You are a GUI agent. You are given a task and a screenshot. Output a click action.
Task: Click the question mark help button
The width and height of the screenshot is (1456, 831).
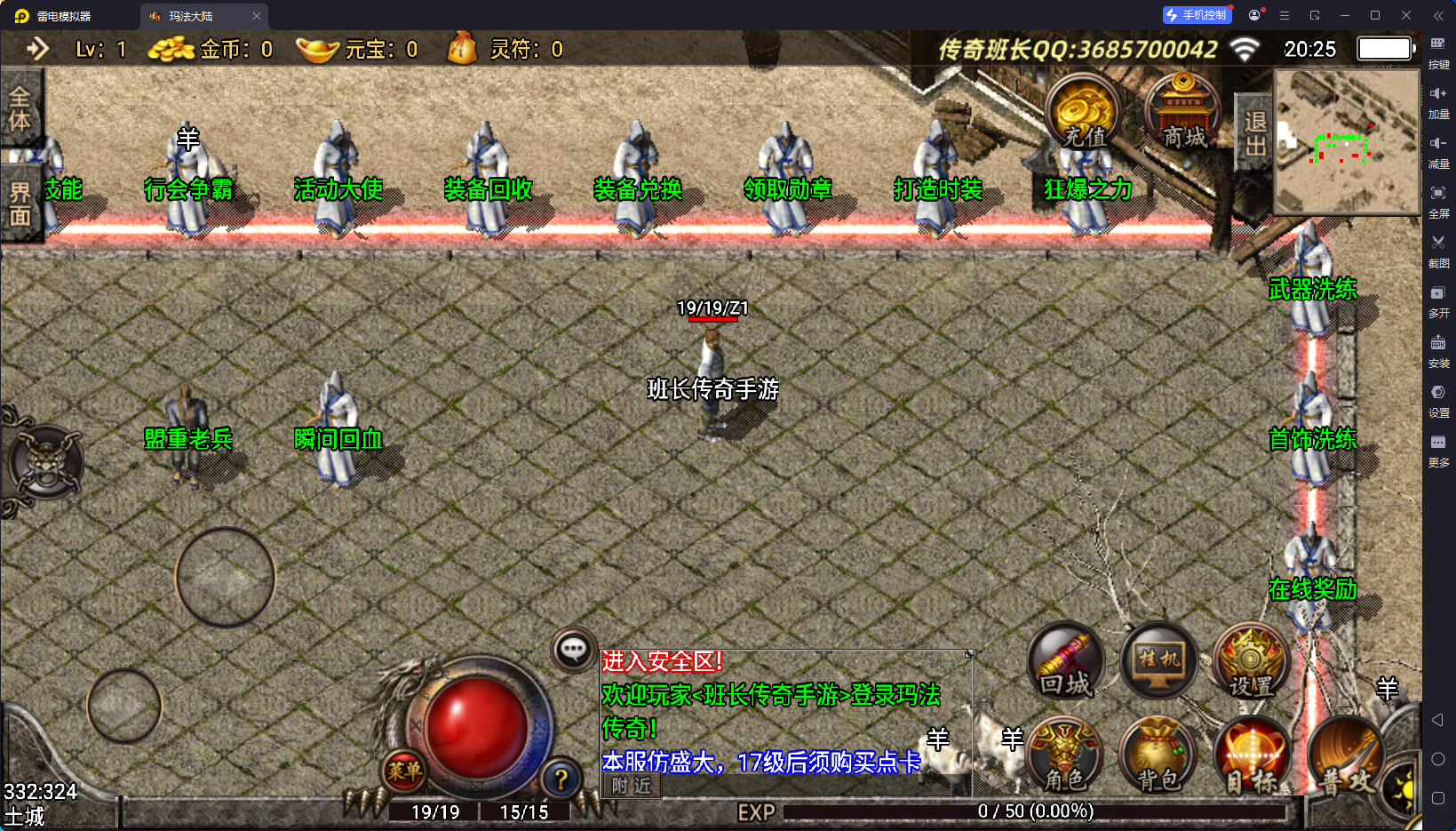[561, 779]
